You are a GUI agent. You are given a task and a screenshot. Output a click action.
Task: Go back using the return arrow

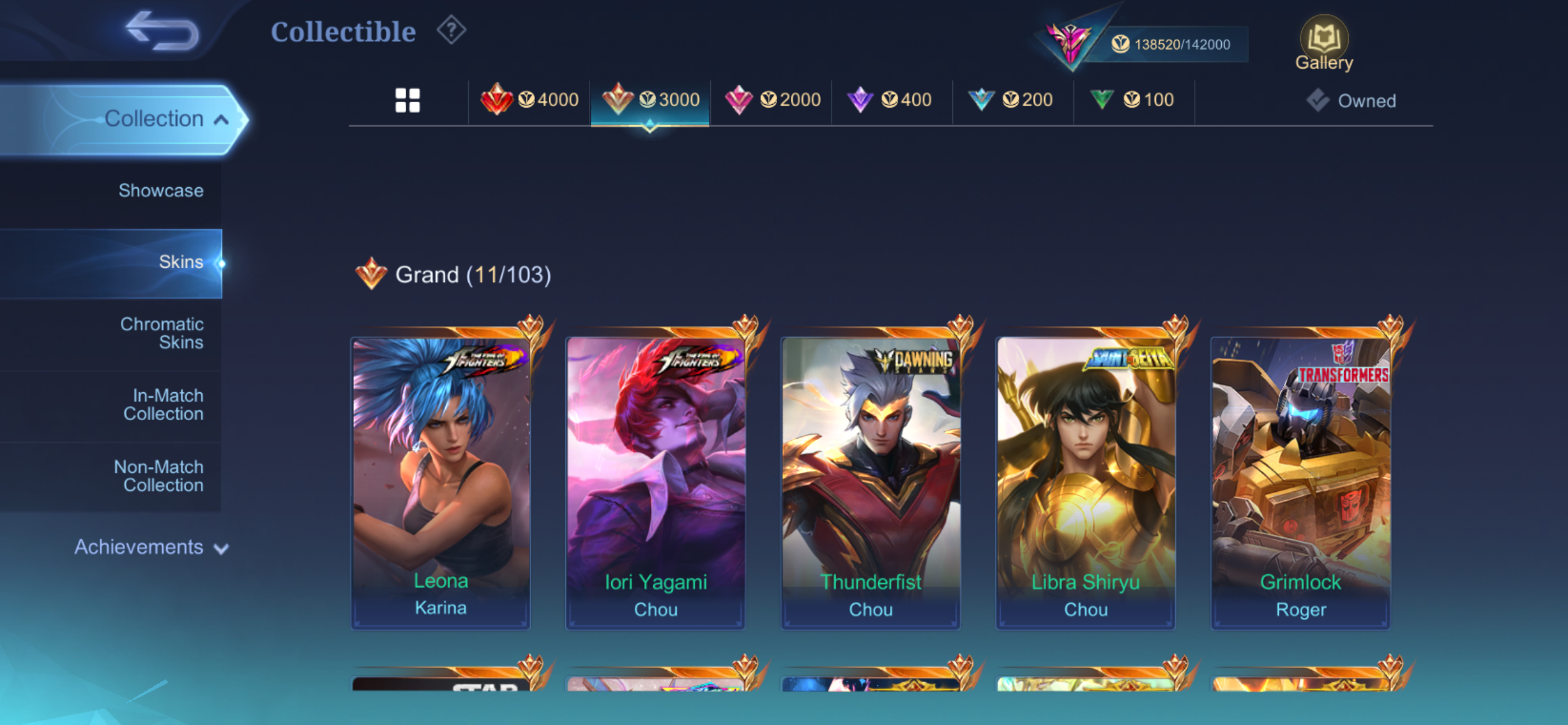162,31
